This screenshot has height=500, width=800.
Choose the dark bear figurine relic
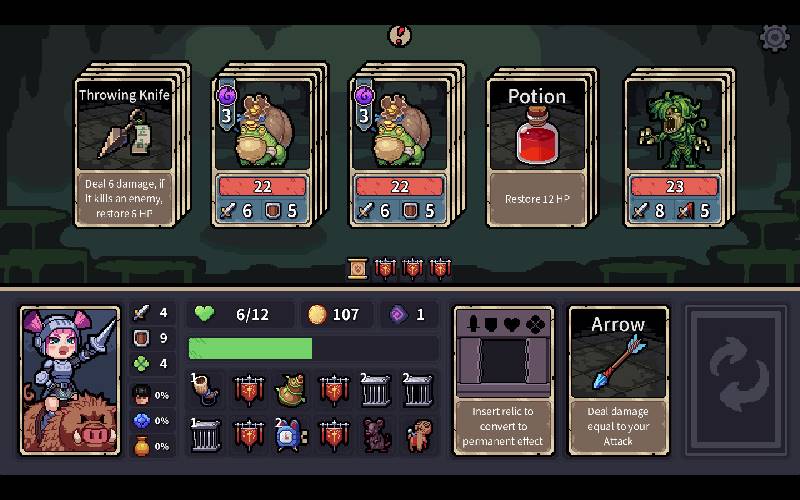[377, 435]
